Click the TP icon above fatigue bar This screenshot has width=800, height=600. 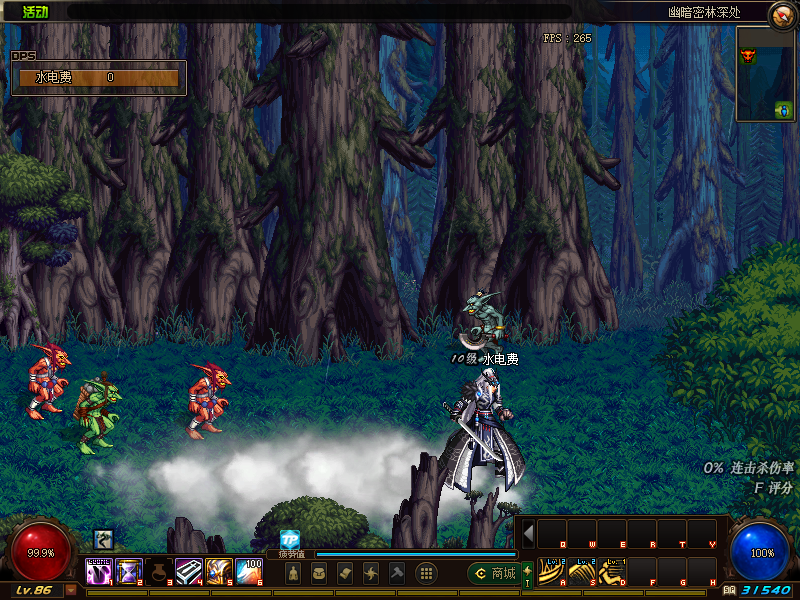tap(290, 539)
